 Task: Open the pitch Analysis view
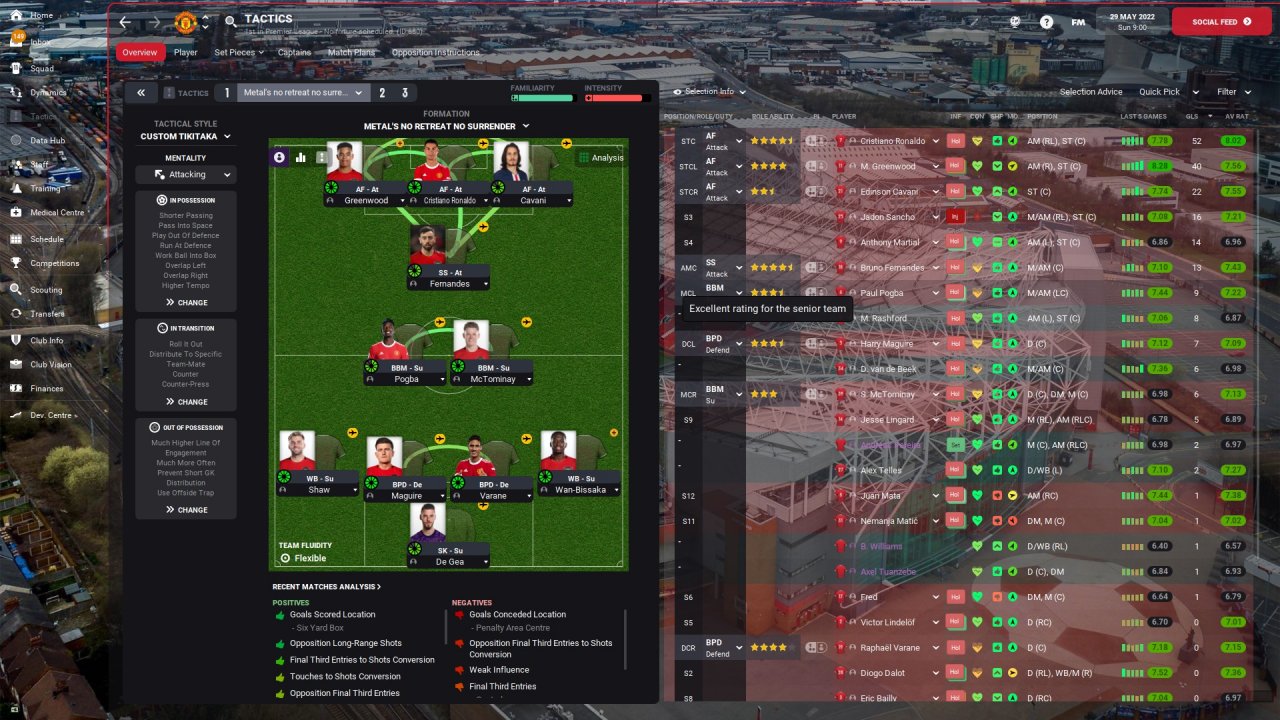[600, 157]
